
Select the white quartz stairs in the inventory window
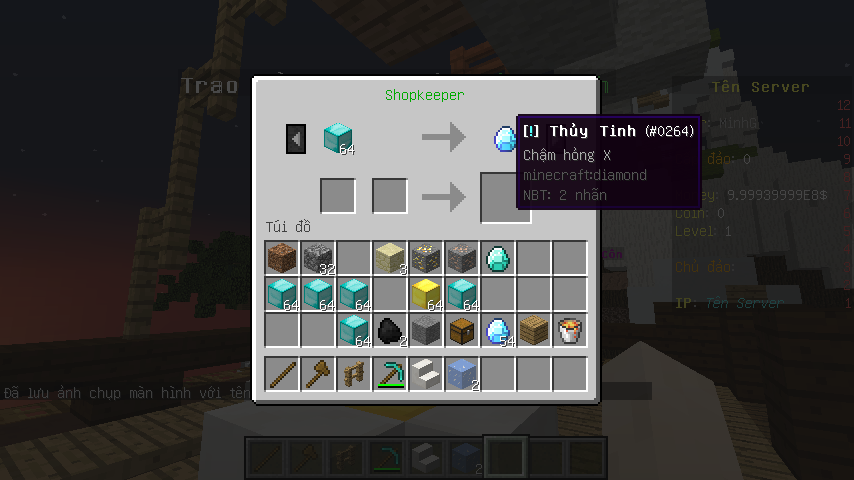[427, 374]
